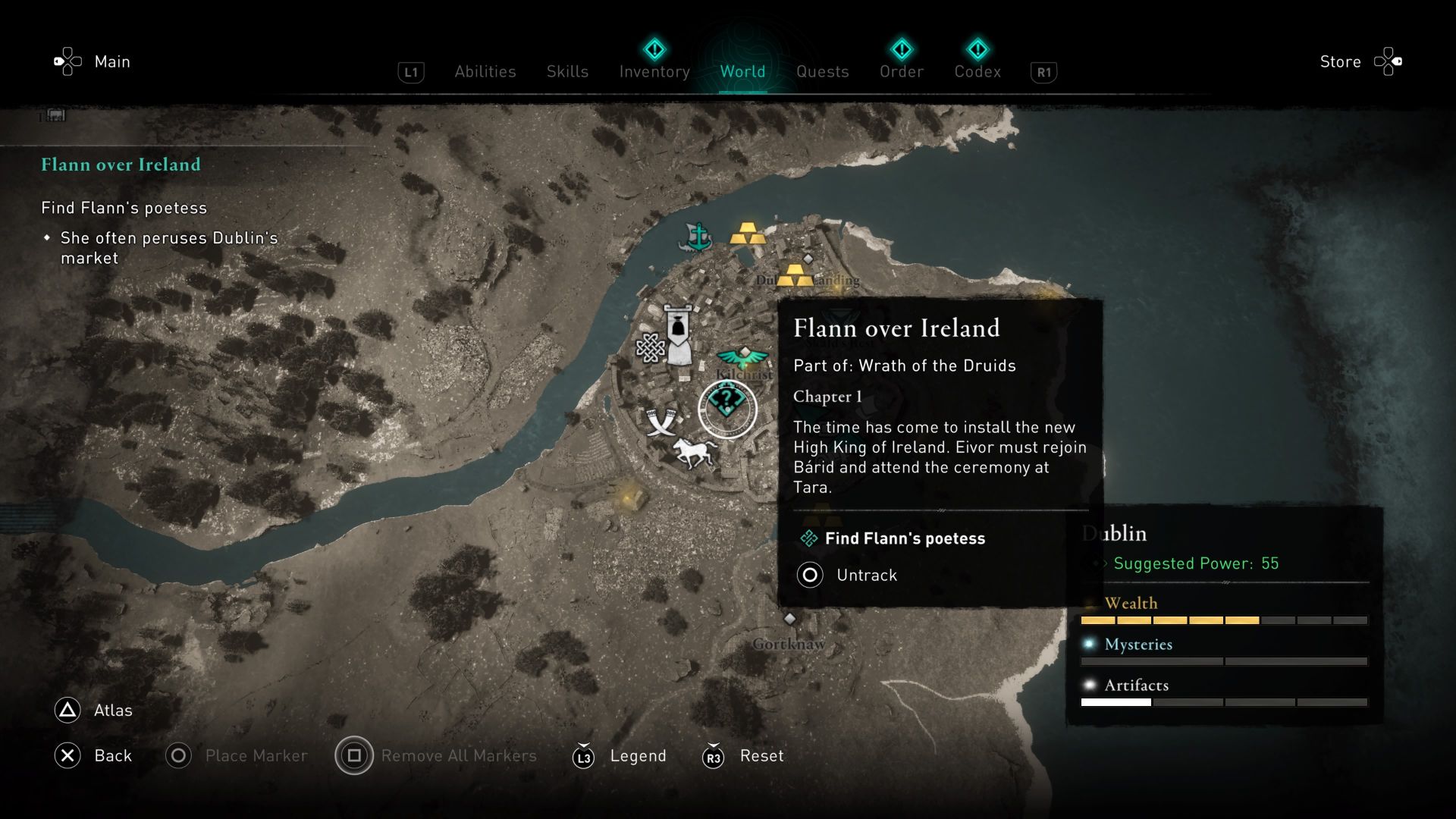Open the Codex menu
The image size is (1456, 819).
(977, 71)
